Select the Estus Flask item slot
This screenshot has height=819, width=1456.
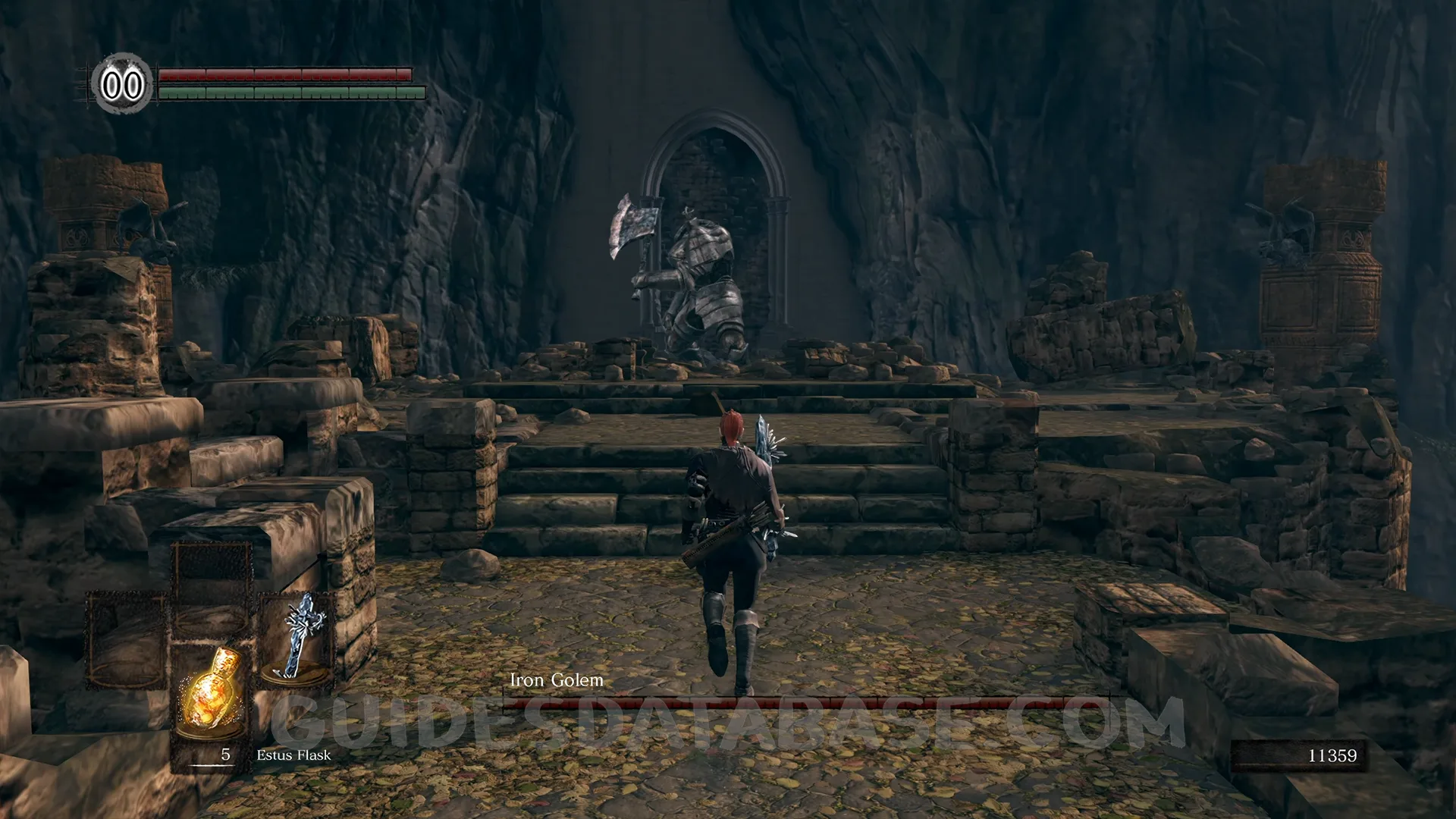(211, 694)
